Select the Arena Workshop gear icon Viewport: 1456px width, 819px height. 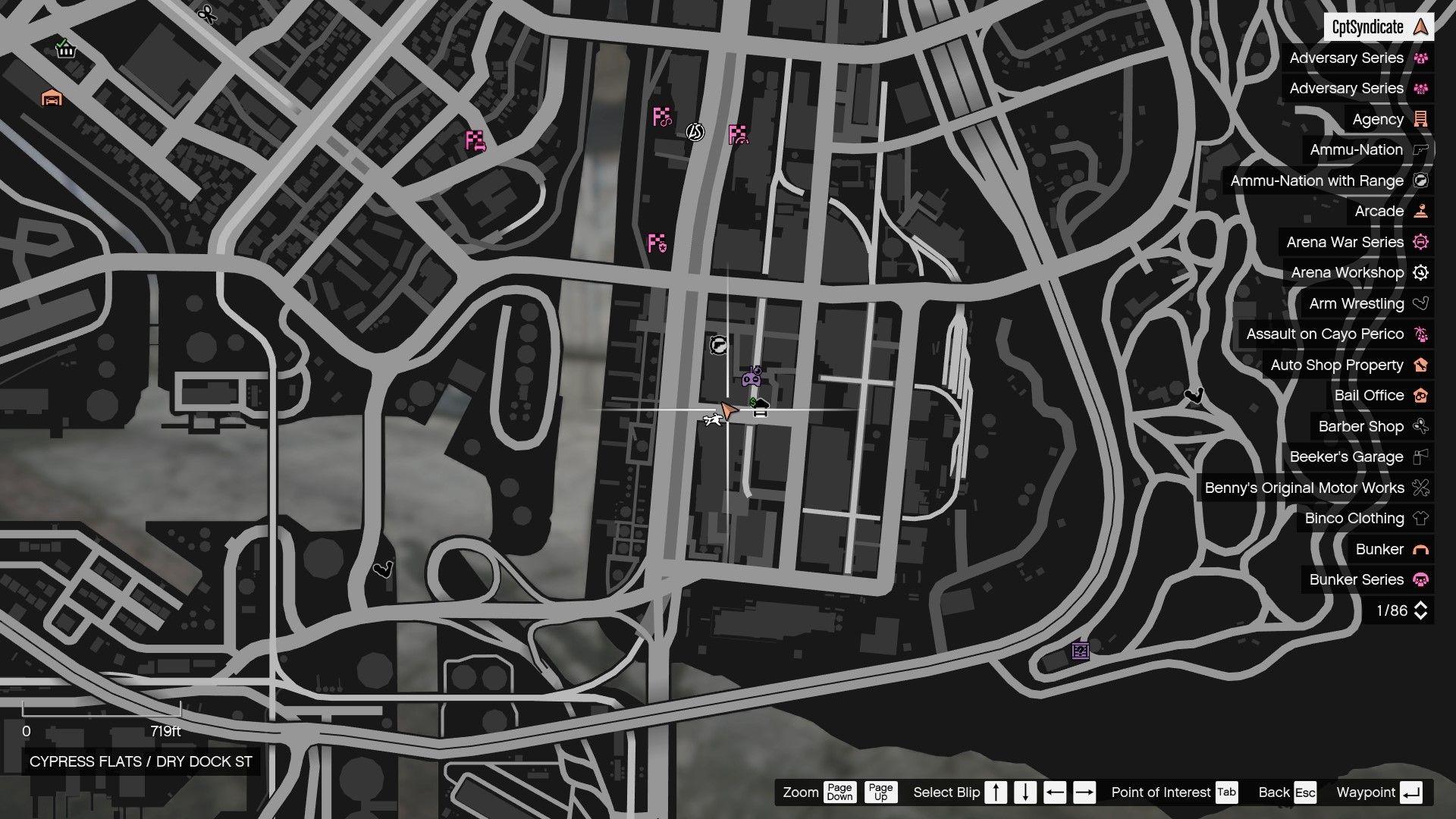(x=1420, y=272)
